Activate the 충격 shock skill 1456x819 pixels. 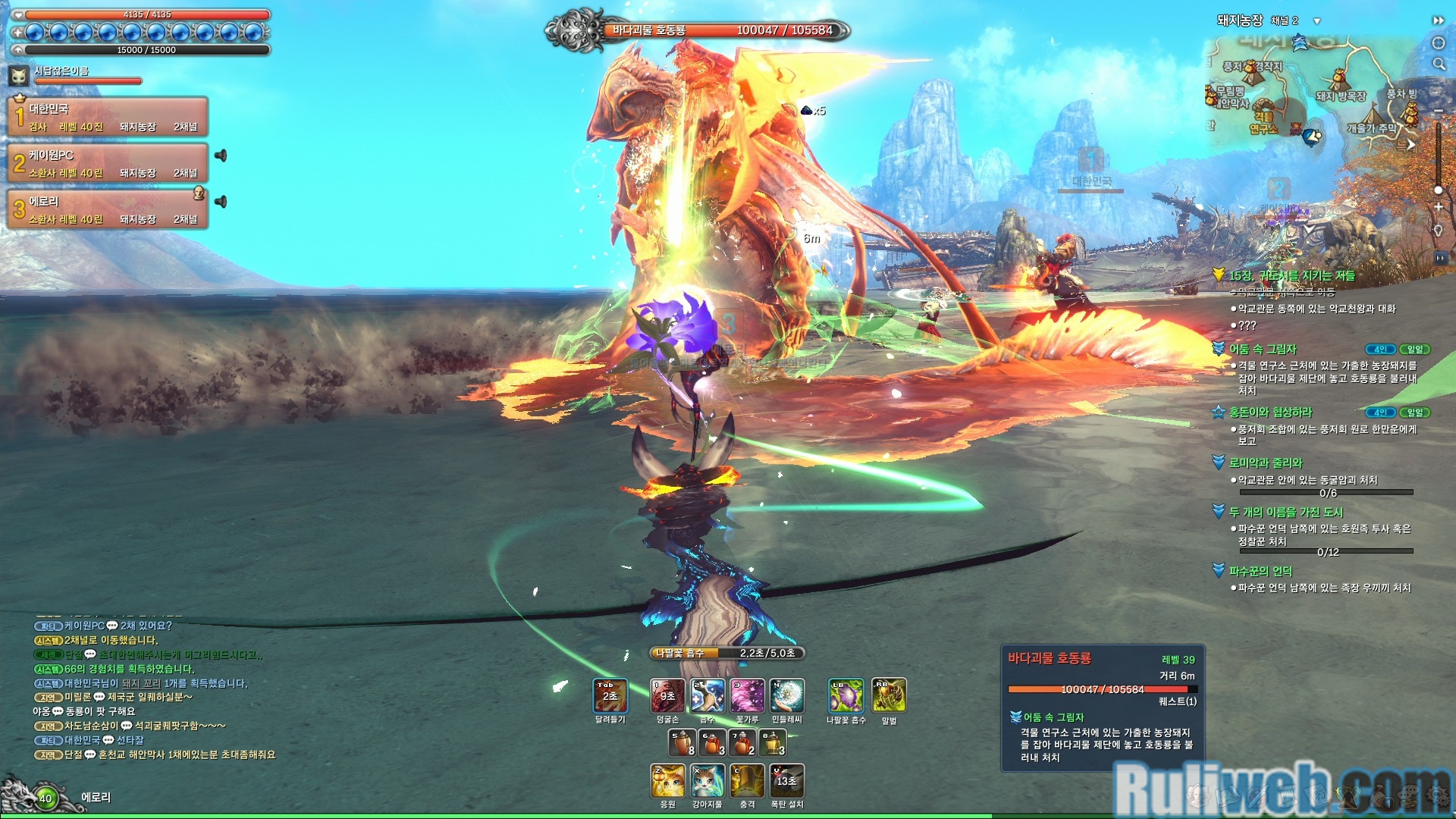click(747, 780)
